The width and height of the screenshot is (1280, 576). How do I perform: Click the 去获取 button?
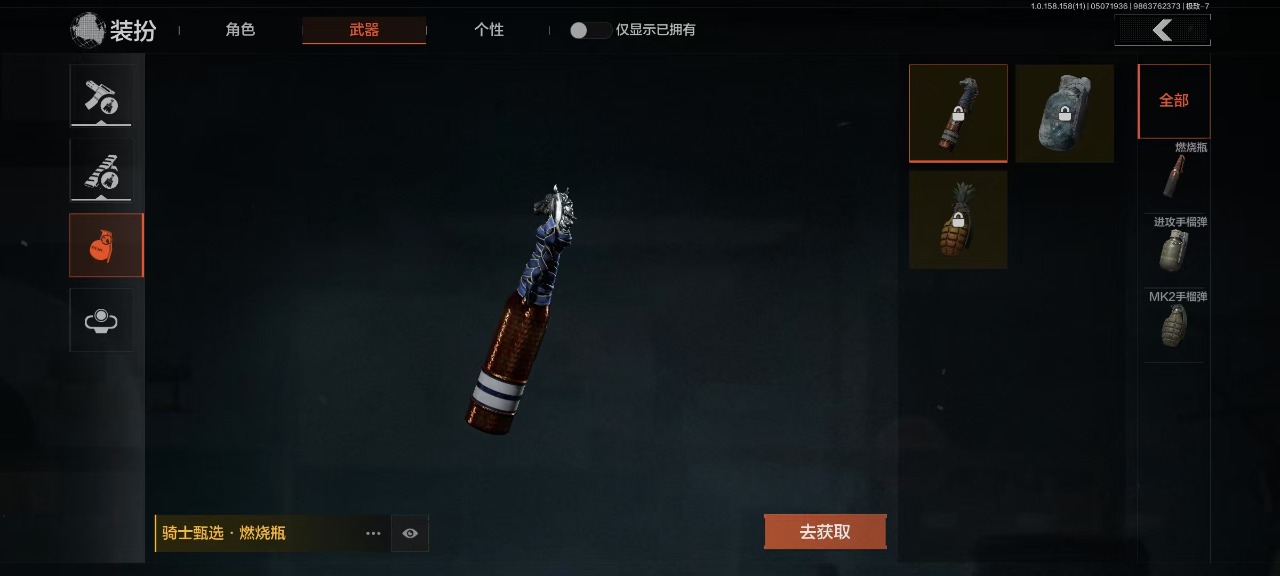(825, 532)
